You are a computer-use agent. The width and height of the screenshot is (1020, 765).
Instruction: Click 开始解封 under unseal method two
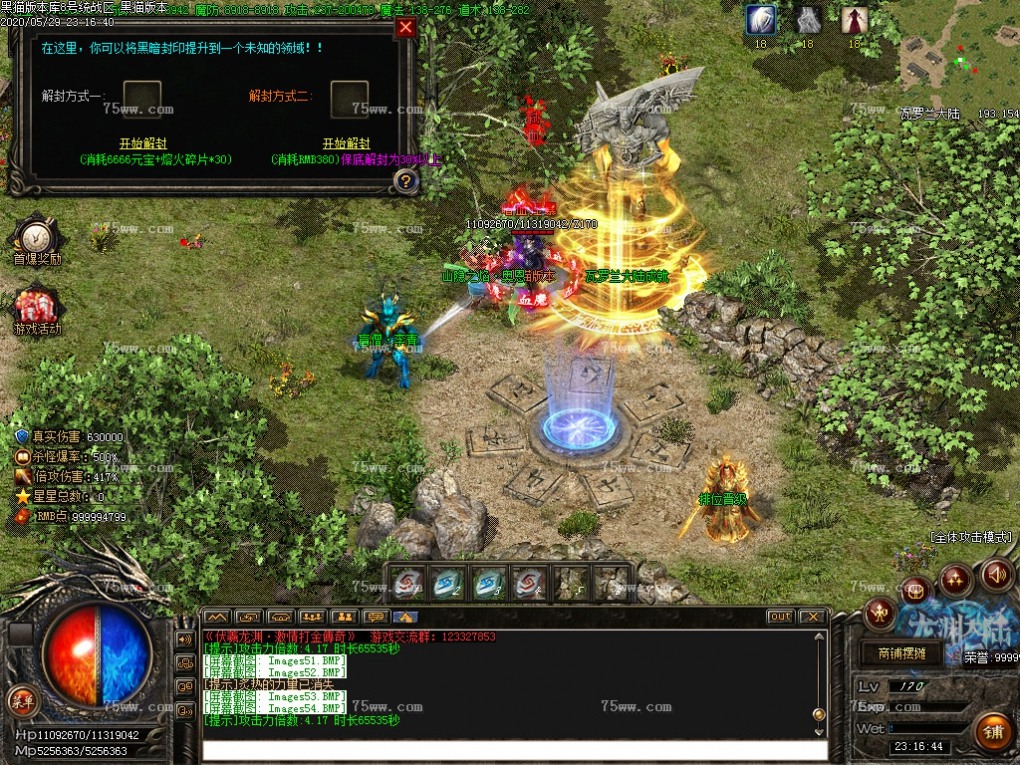pos(346,144)
